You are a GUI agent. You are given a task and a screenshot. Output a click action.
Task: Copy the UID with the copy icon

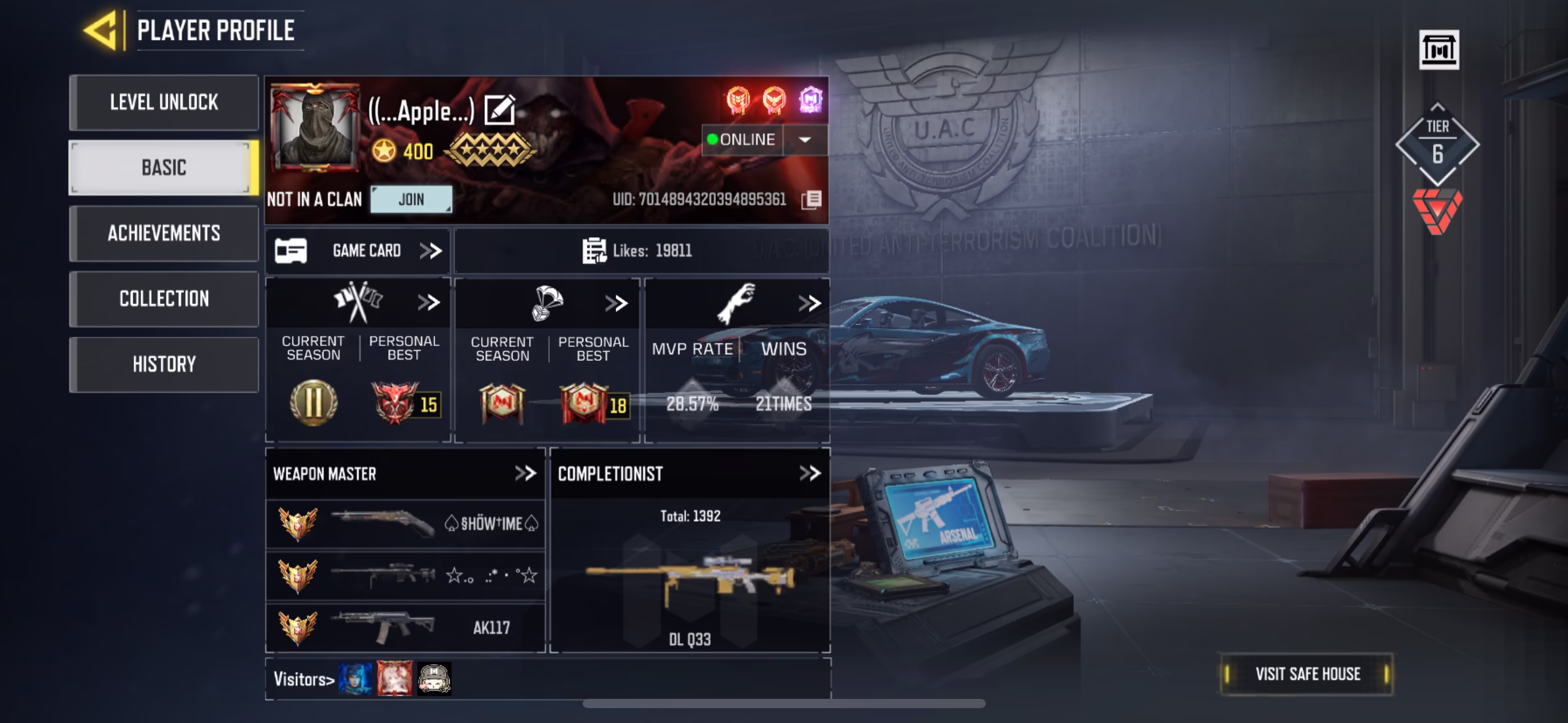(x=811, y=199)
